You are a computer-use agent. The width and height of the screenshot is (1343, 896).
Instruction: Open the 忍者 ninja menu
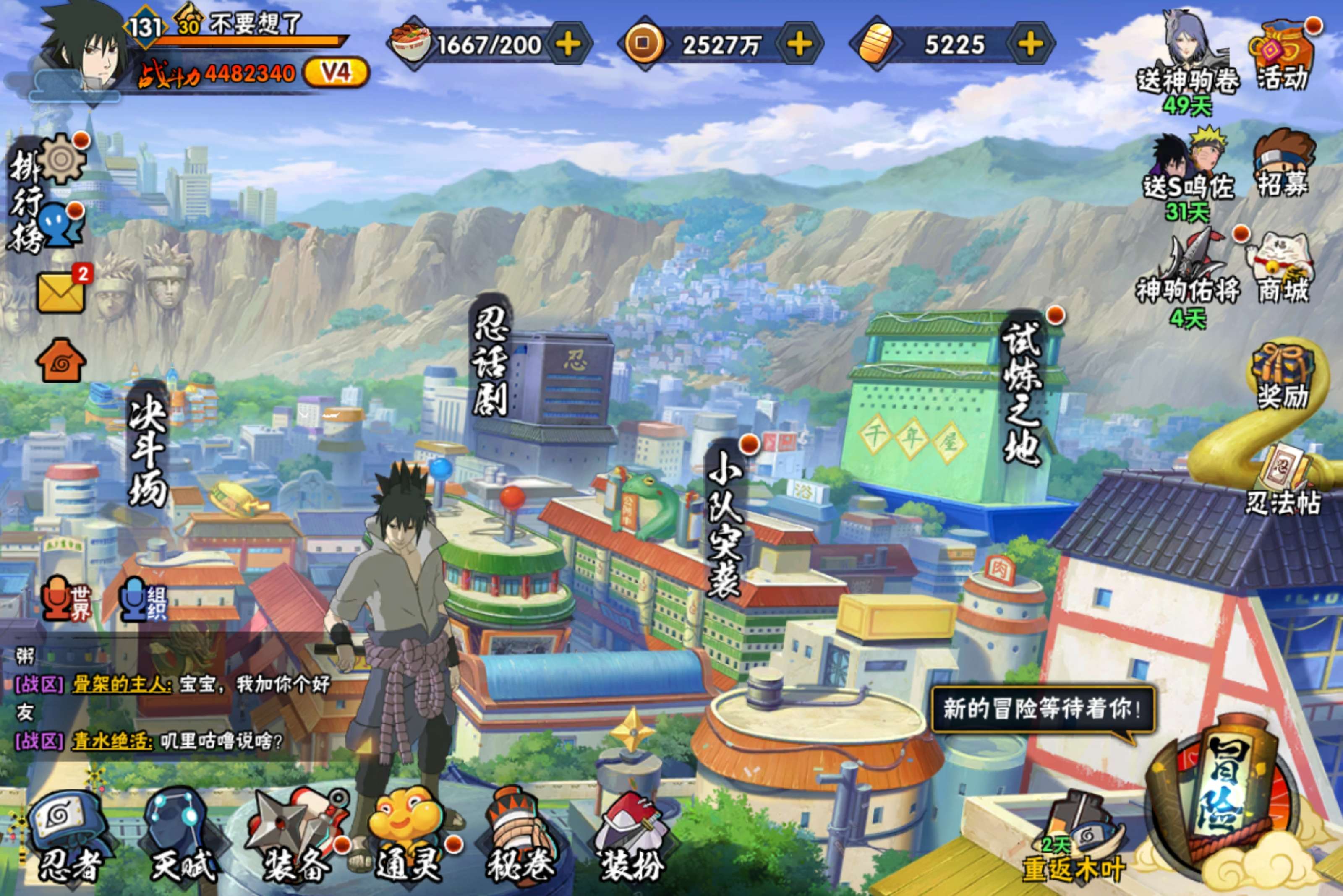pyautogui.click(x=68, y=840)
